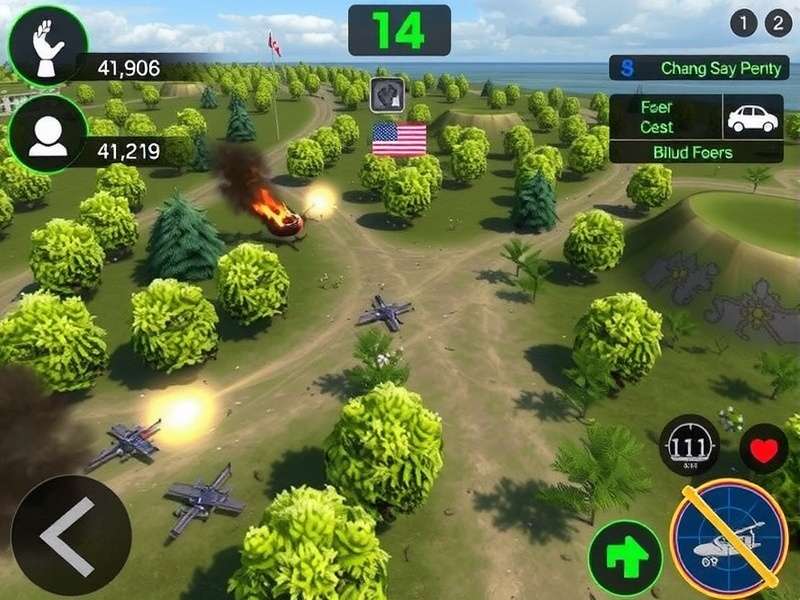Go back with the large arrow button

click(70, 535)
